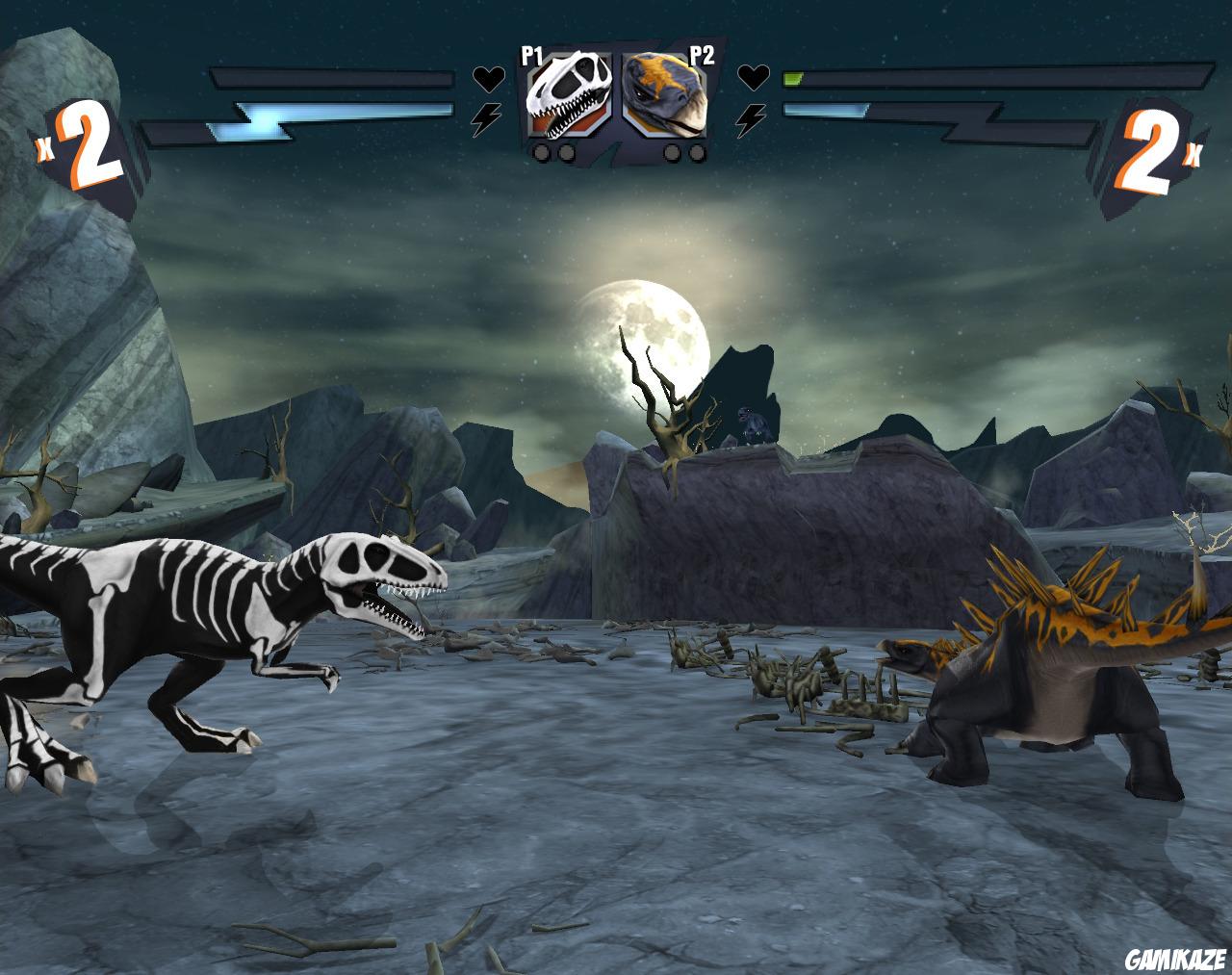
Task: Toggle the first combo dot under P1's portrait
Action: pos(541,152)
